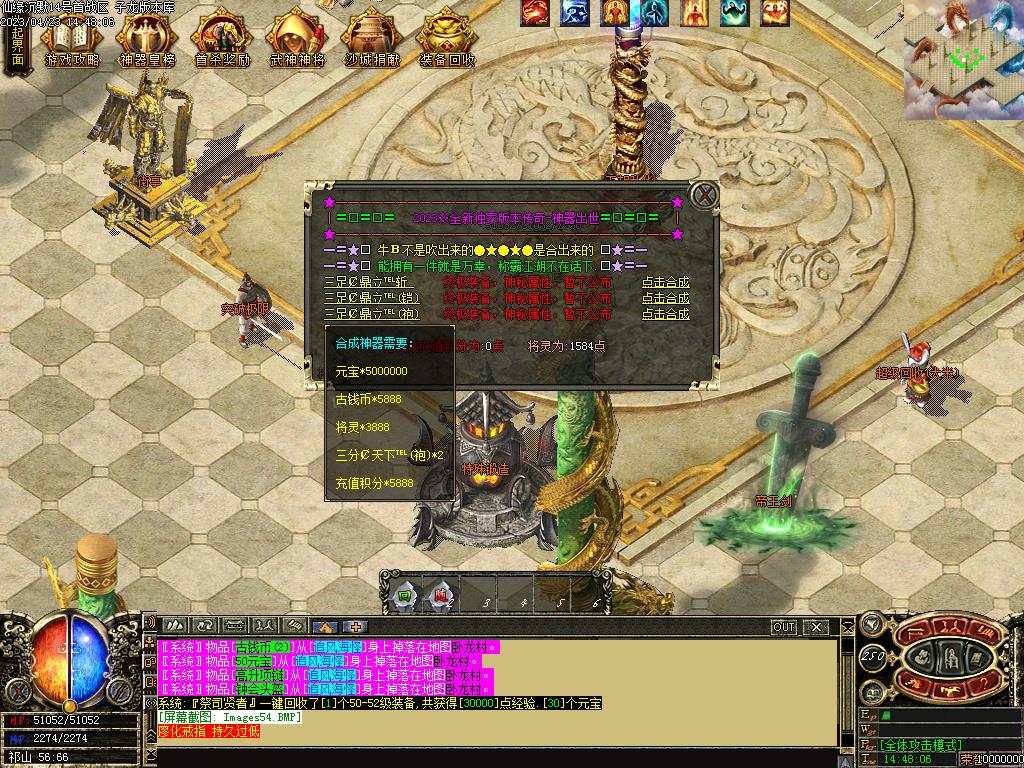Viewport: 1024px width, 768px height.
Task: Open the 神器皇榜 artifact ranking
Action: pyautogui.click(x=146, y=40)
